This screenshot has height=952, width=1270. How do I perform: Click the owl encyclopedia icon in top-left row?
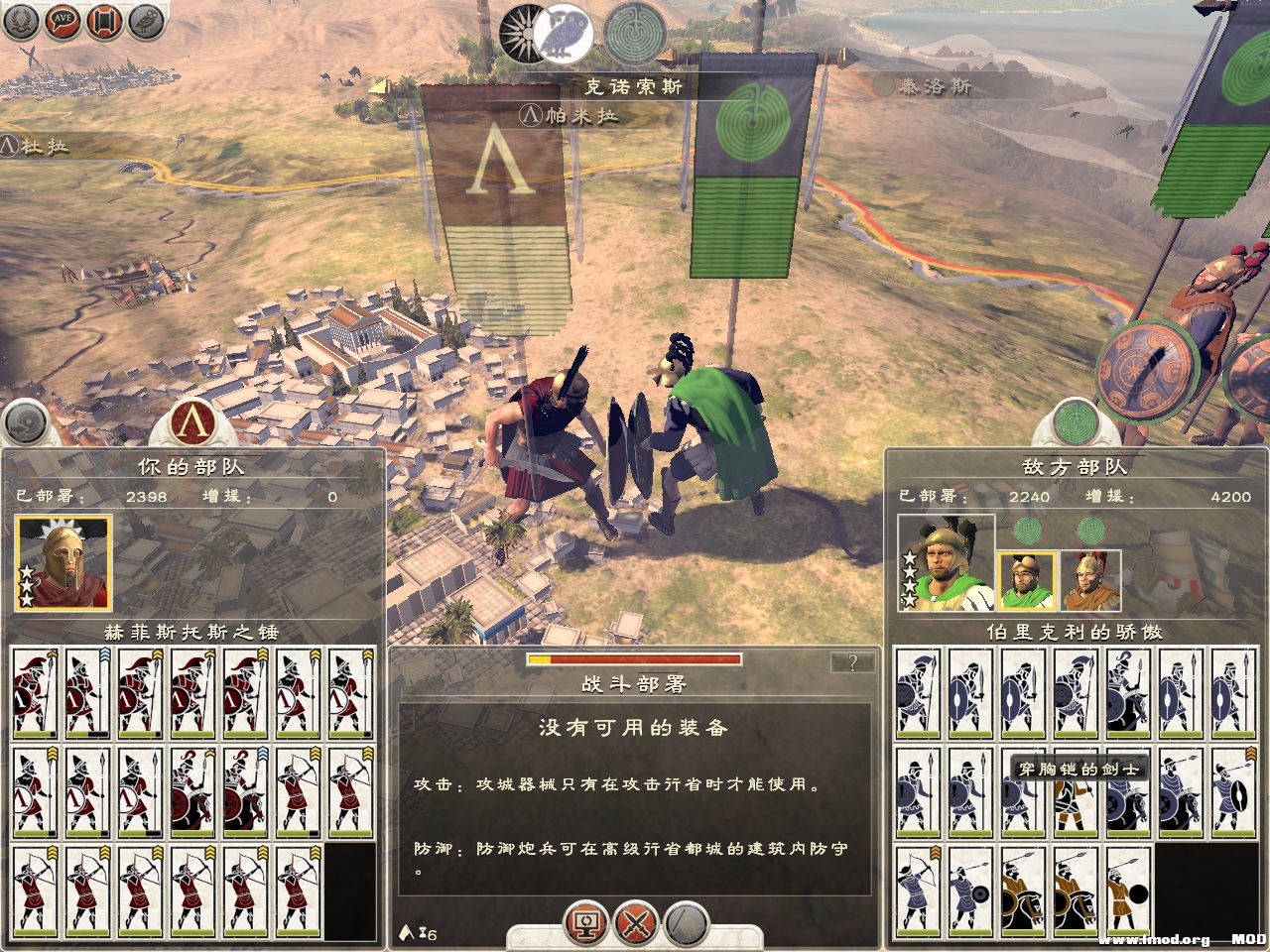(146, 24)
